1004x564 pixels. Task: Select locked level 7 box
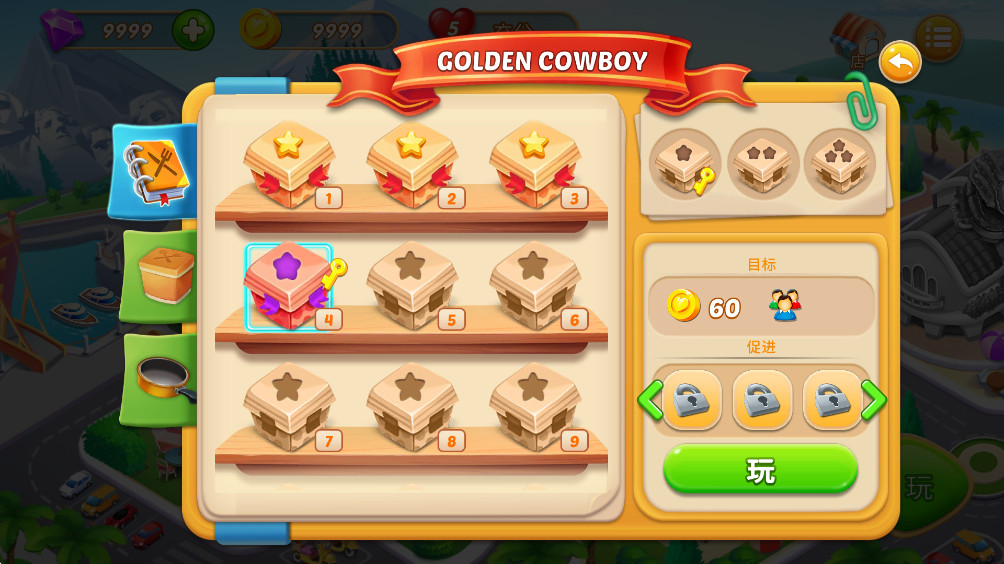[x=289, y=407]
